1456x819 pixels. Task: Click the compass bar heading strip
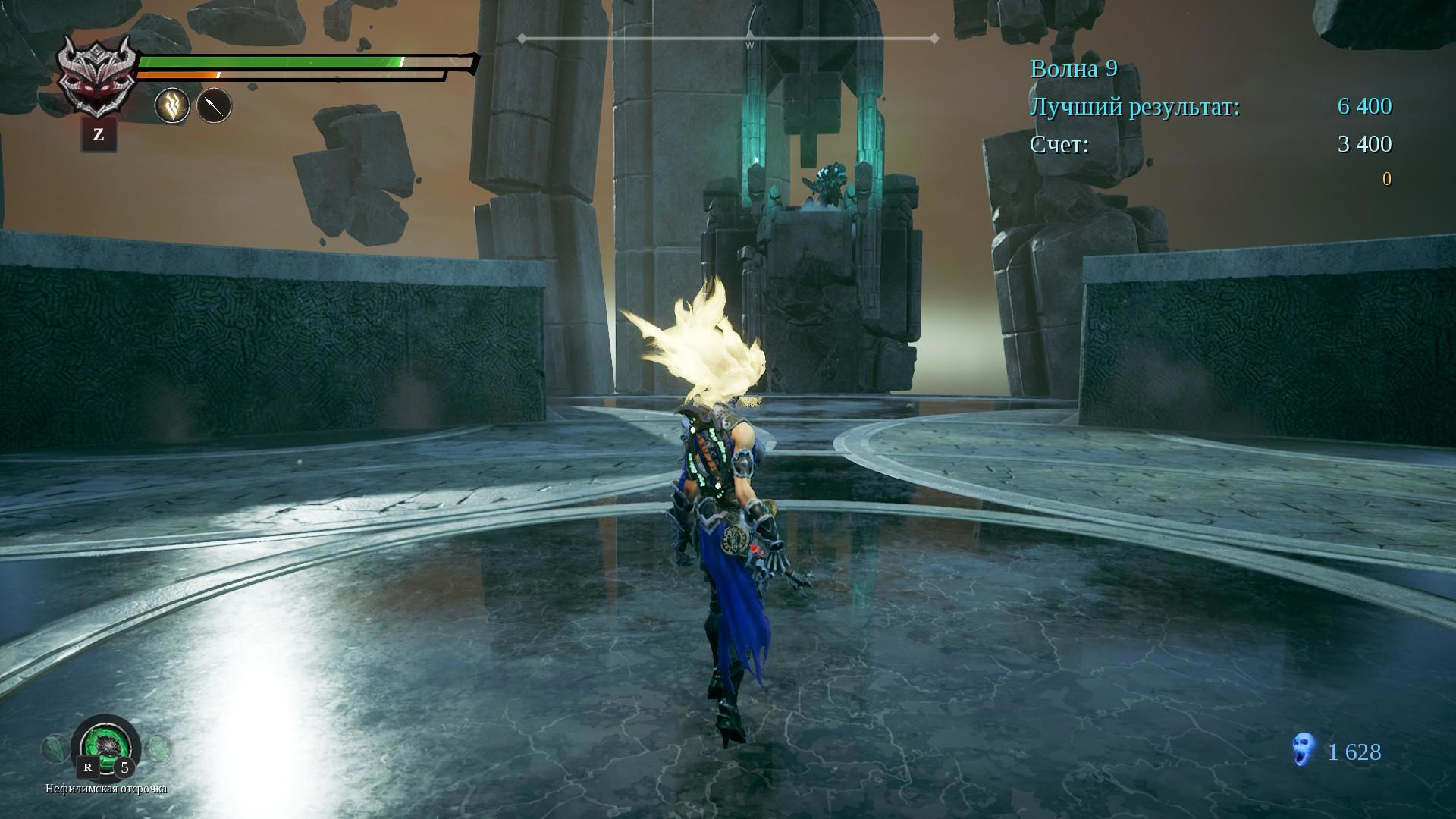pyautogui.click(x=728, y=38)
